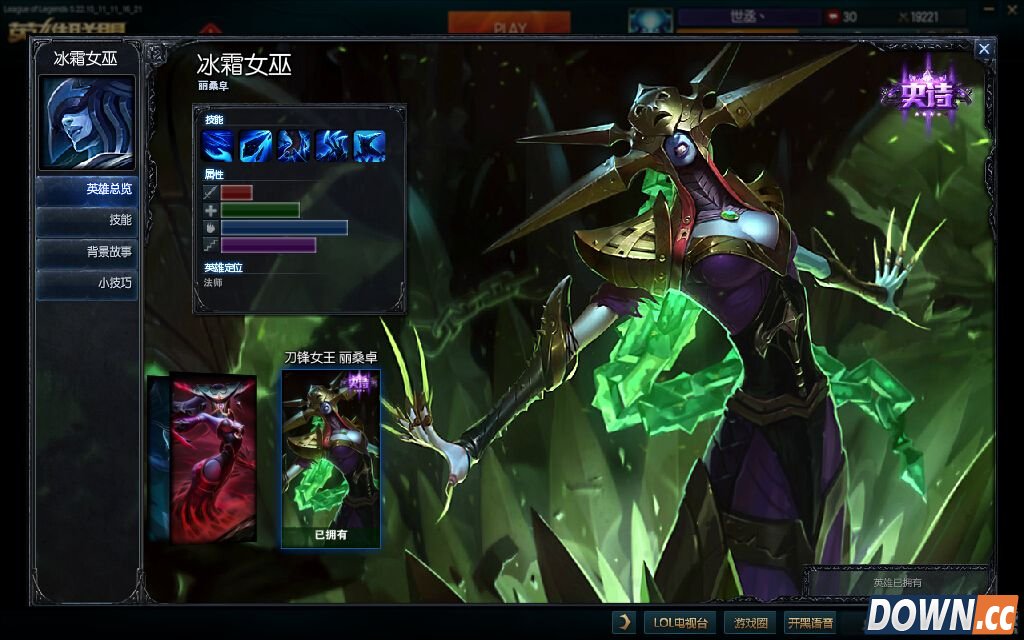Switch to the 技能 skills tab
1024x640 pixels.
tap(87, 220)
